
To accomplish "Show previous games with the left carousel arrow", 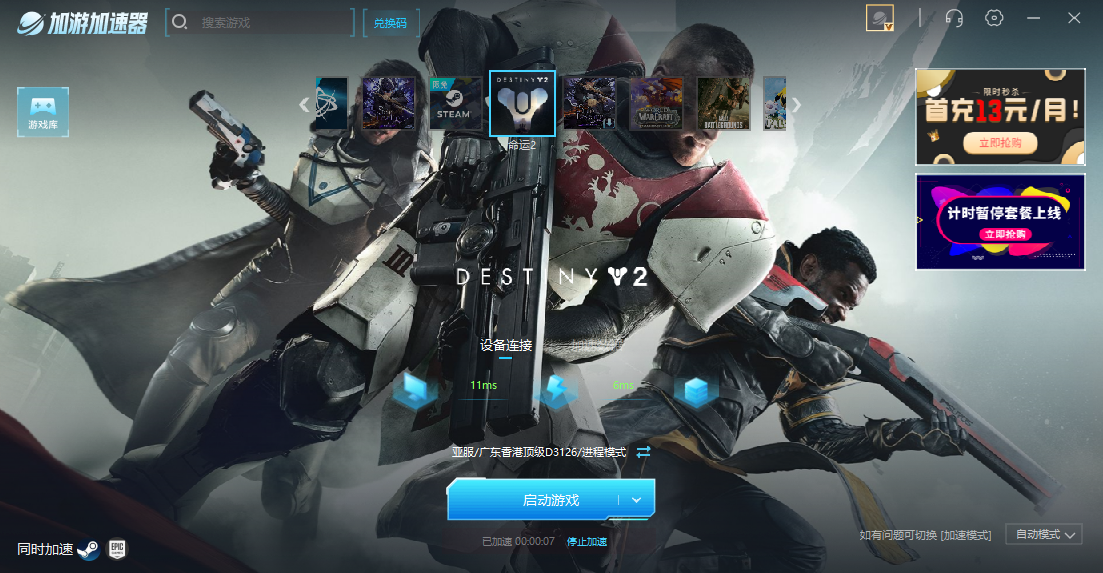I will click(305, 104).
